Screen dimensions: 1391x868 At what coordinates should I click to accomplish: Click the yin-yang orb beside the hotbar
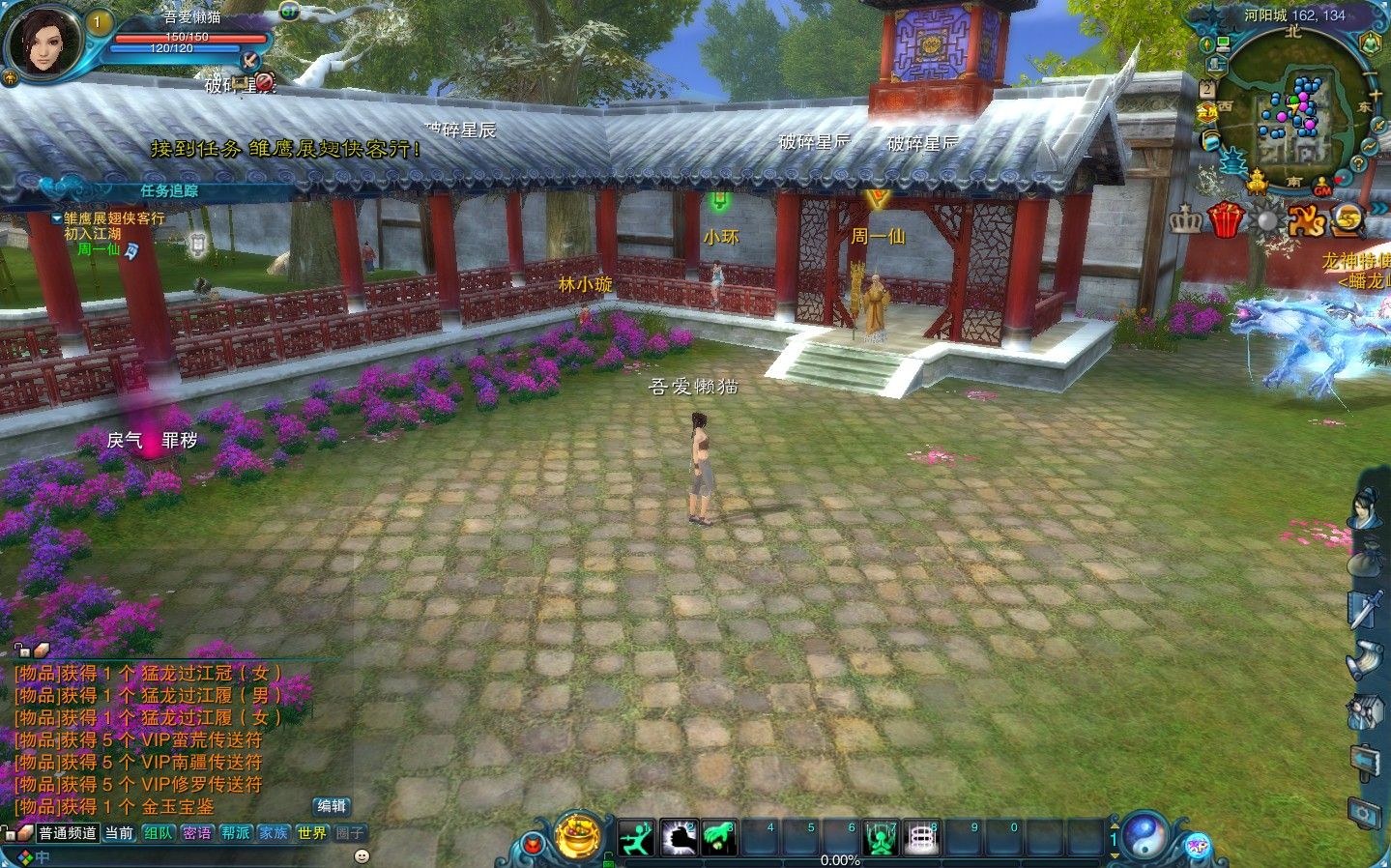tap(1146, 836)
